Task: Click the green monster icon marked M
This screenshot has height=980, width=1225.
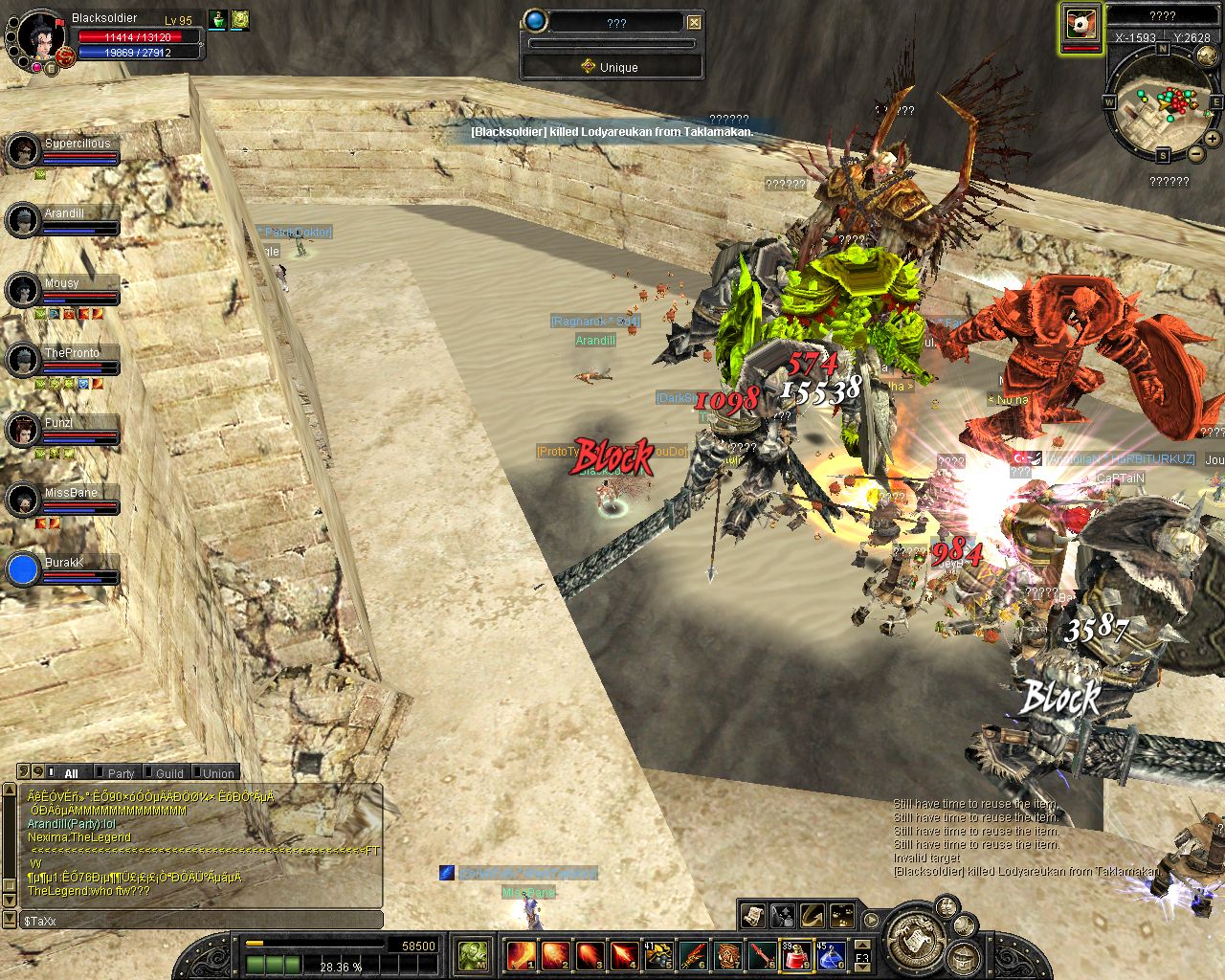Action: (473, 955)
